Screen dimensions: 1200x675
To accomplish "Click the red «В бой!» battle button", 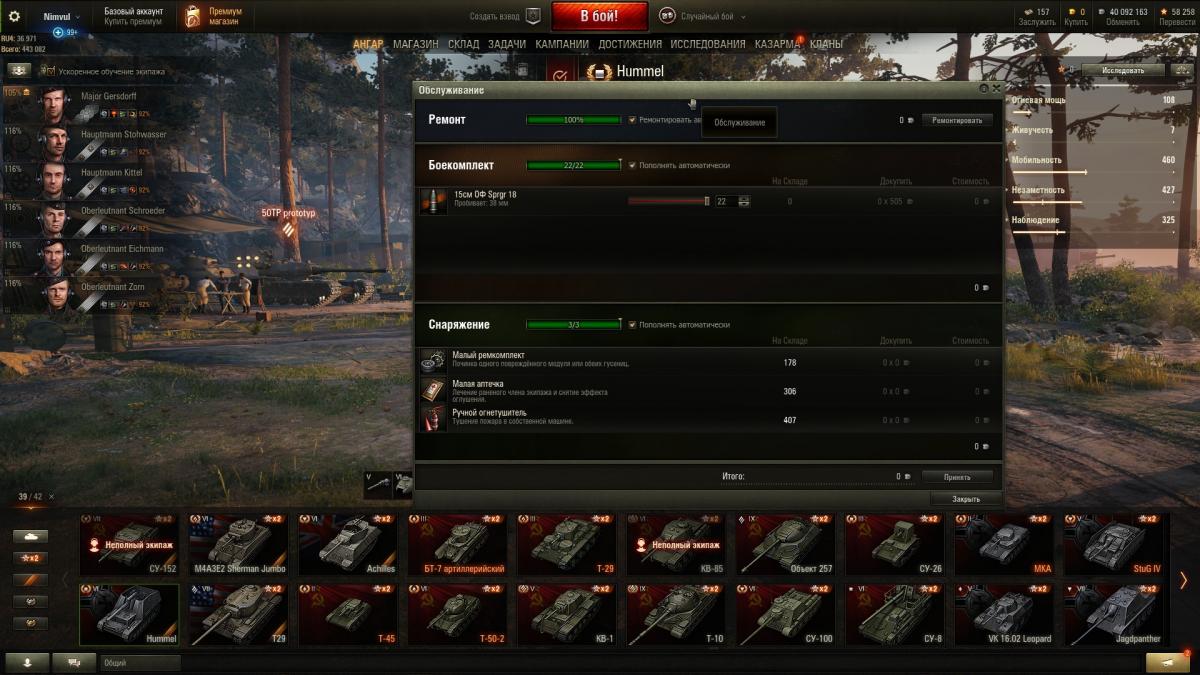I will click(x=599, y=16).
